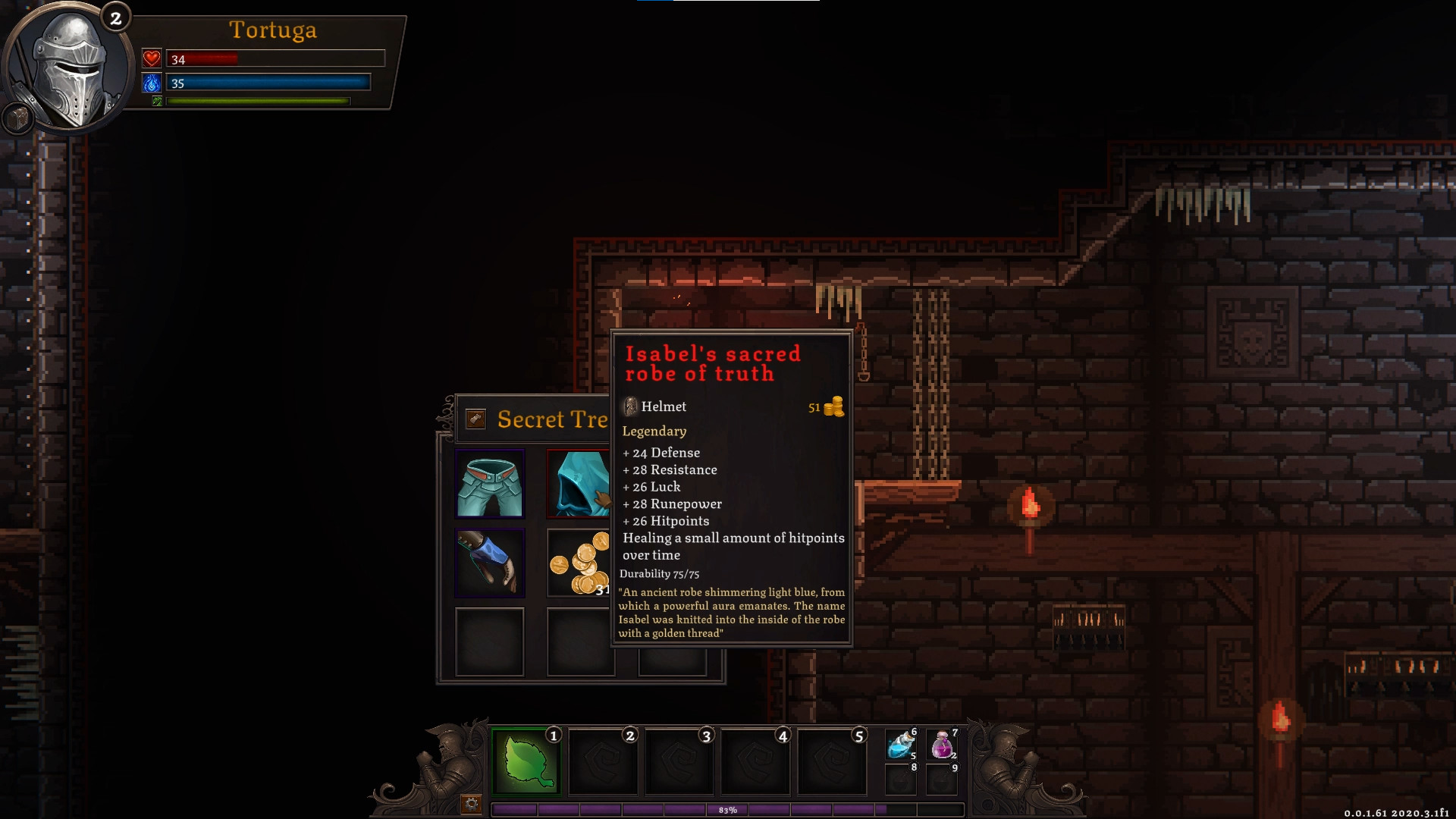
Task: Click the 83% progress bar below the hotbar
Action: click(x=728, y=809)
